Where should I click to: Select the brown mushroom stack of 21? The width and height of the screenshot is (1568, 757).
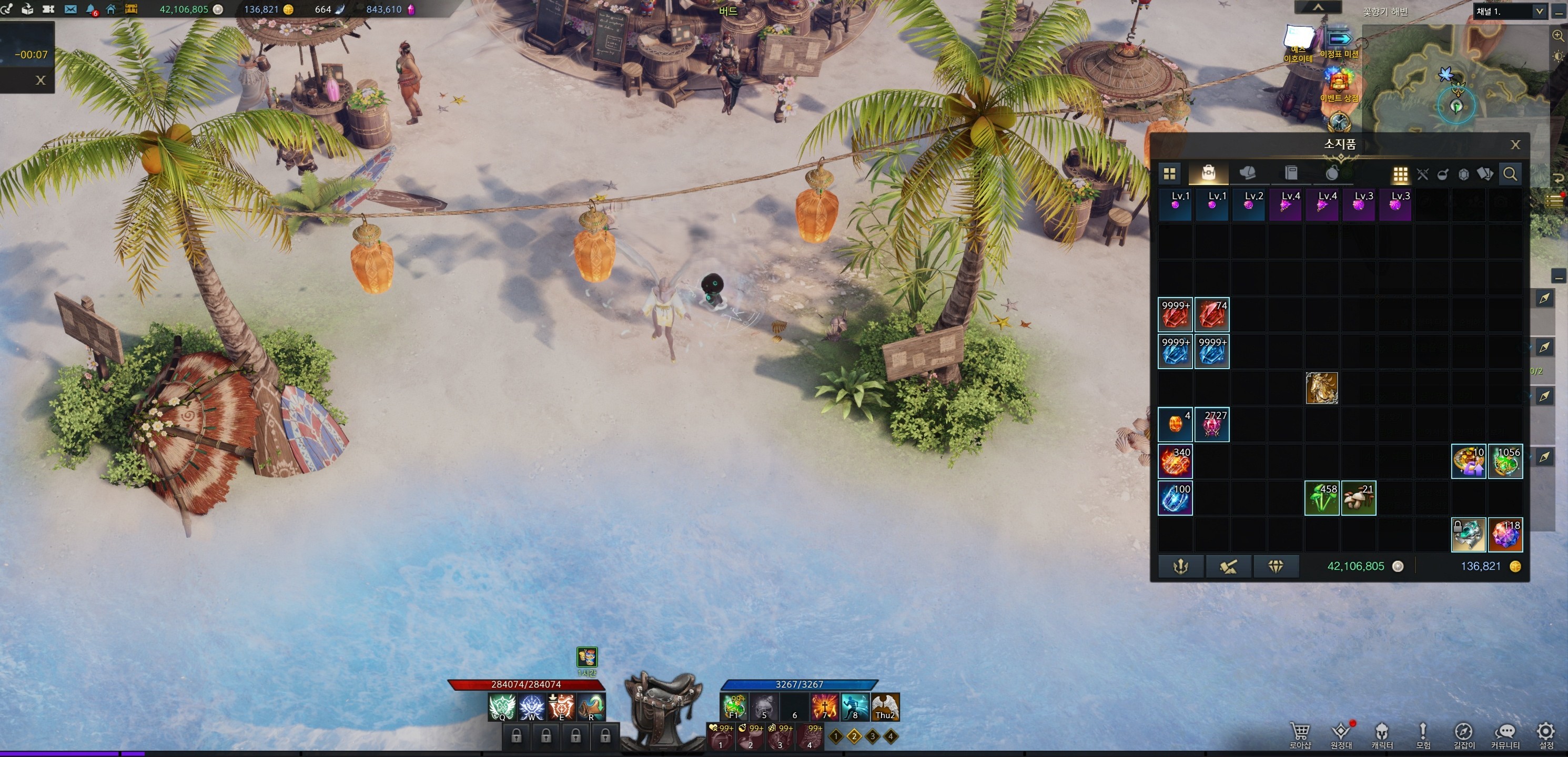pos(1359,498)
